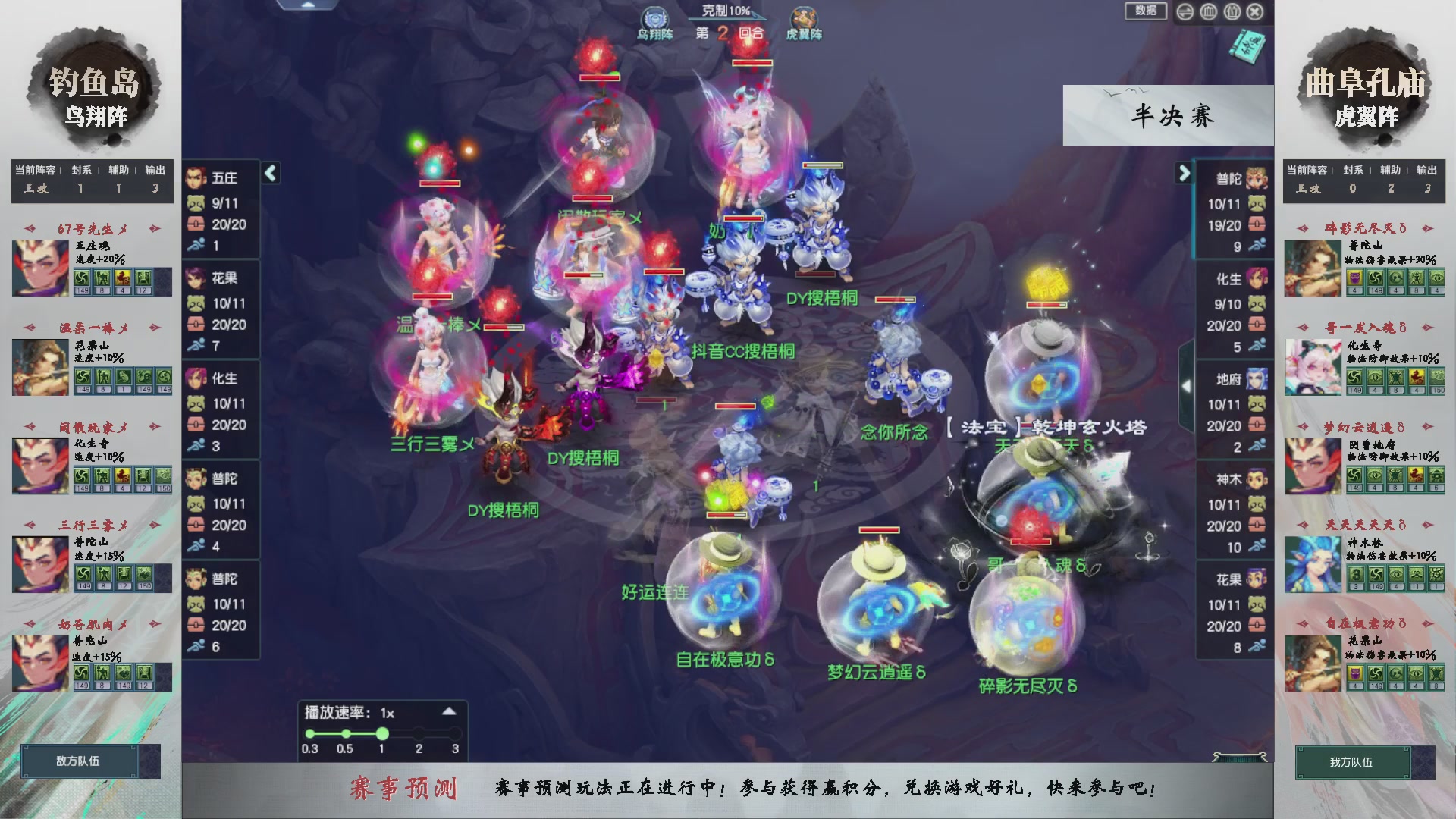
Task: Set the playback rate slider to 0.5
Action: tap(346, 733)
